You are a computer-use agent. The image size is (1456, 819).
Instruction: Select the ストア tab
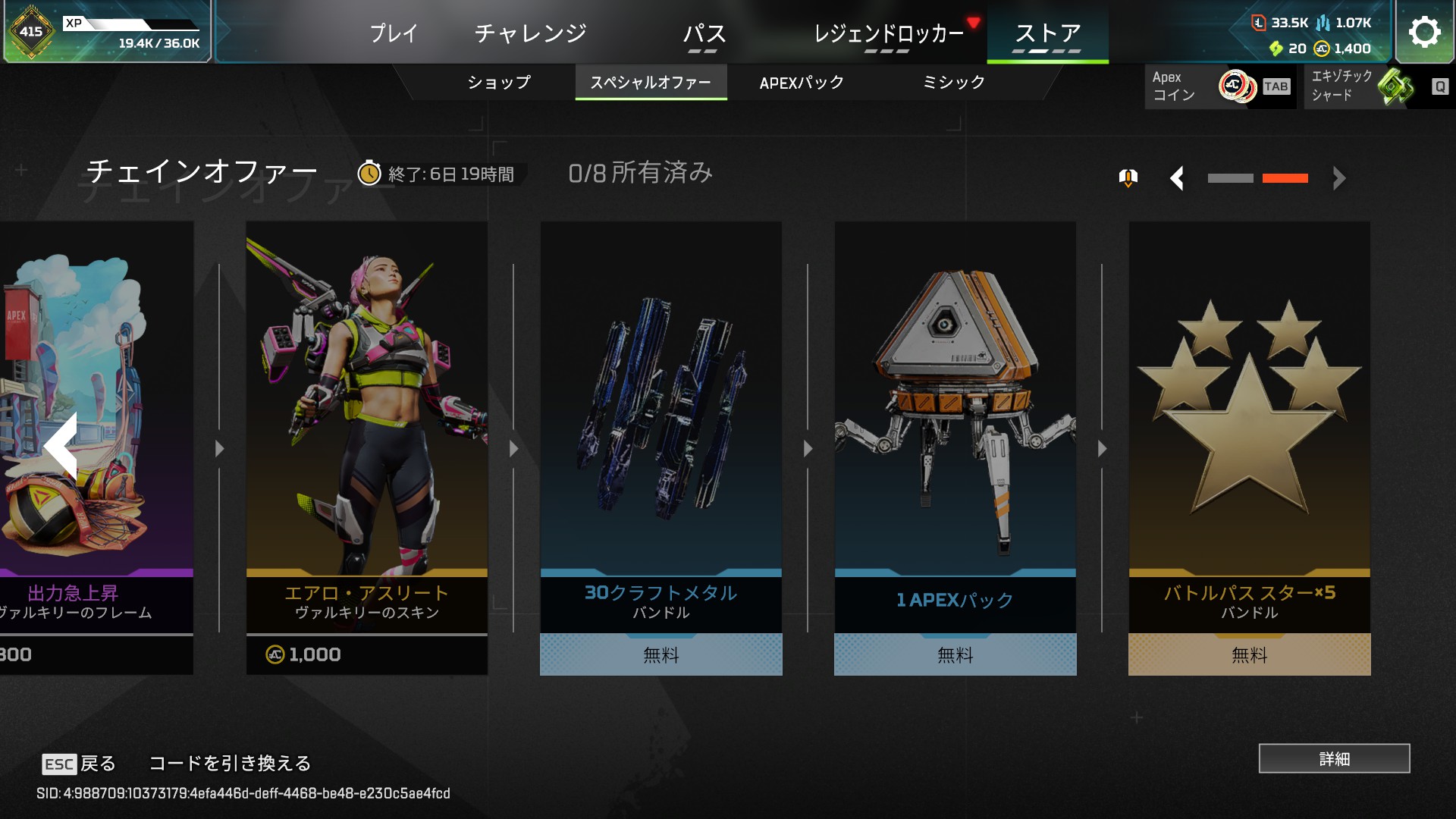pos(1047,33)
